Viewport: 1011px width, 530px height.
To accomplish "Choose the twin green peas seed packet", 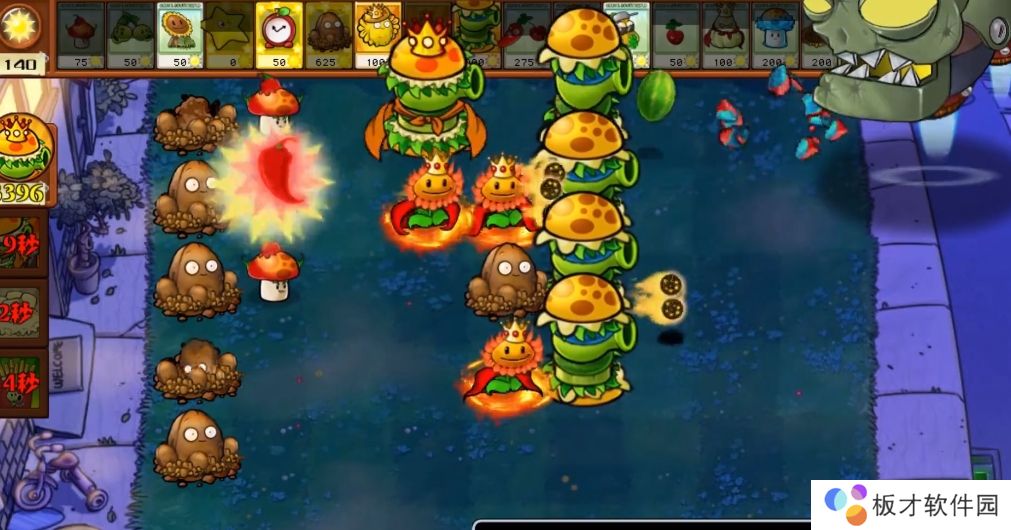I will pyautogui.click(x=130, y=35).
